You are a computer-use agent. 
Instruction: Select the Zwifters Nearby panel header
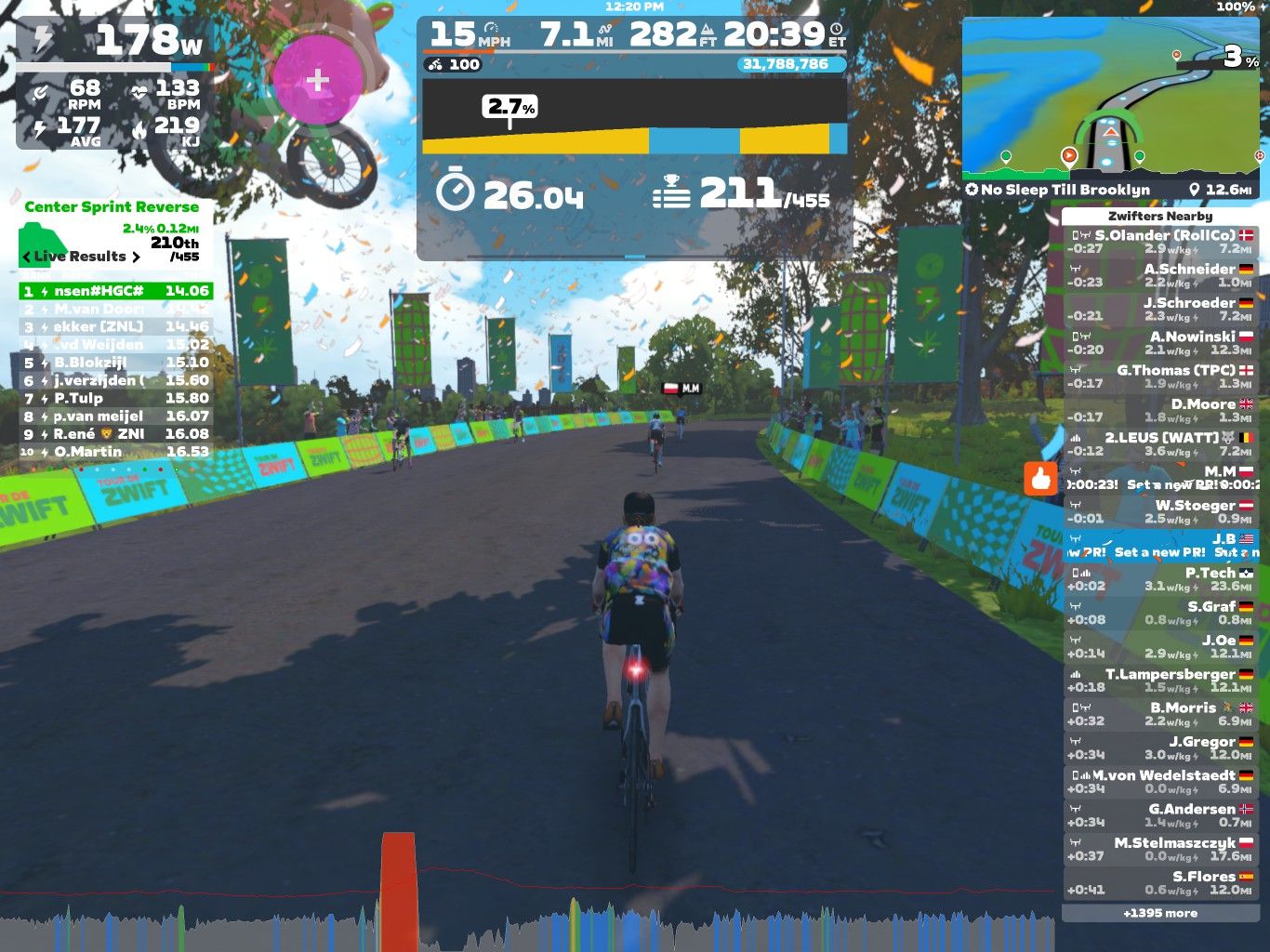(1159, 215)
